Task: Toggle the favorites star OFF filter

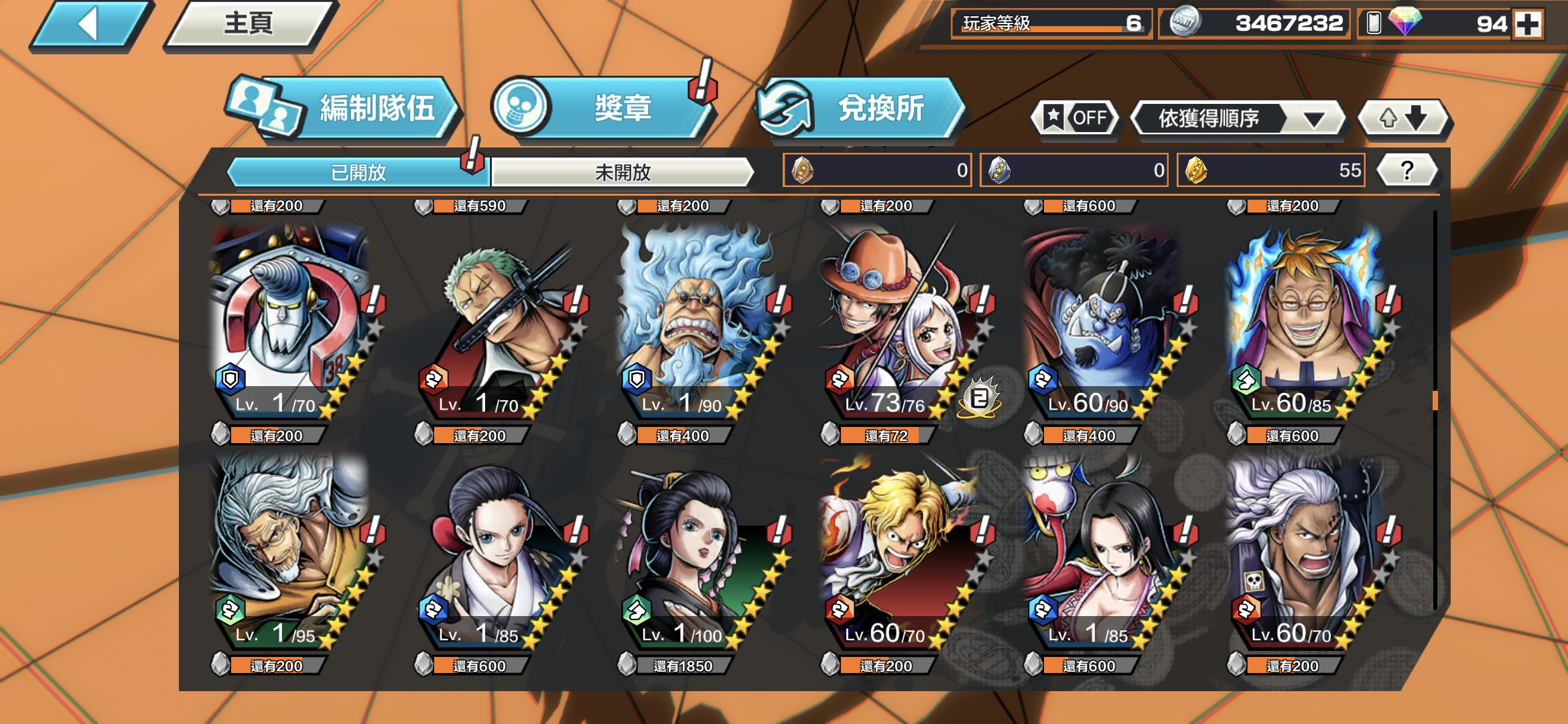Action: point(1075,119)
